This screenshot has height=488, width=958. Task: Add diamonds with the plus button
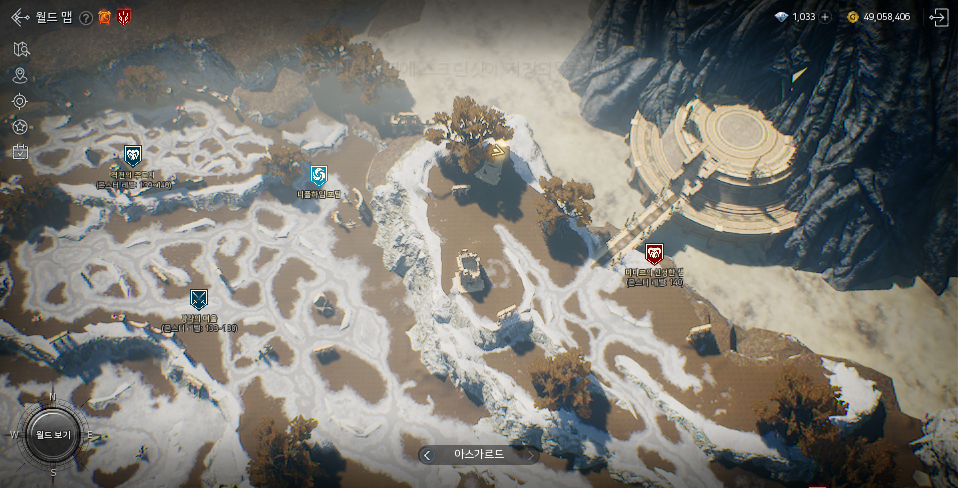825,17
